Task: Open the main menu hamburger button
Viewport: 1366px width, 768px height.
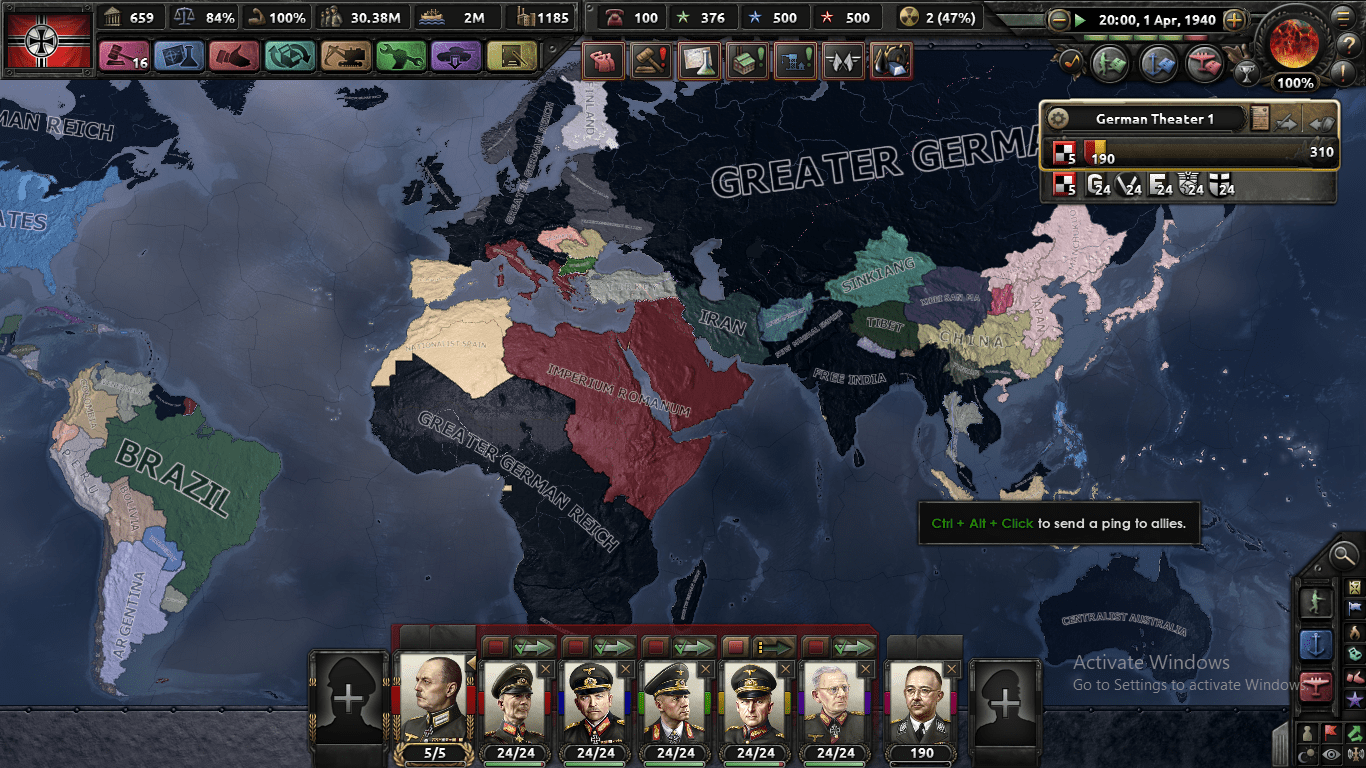Action: click(x=1342, y=18)
